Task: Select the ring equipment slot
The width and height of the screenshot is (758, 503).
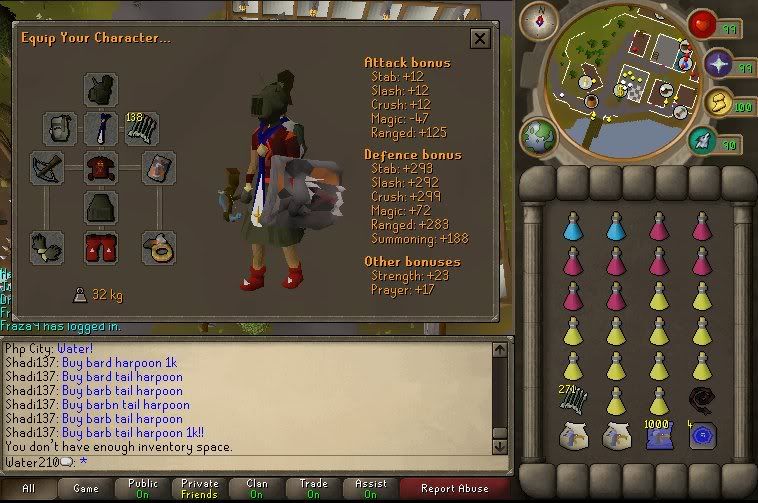Action: pyautogui.click(x=157, y=247)
